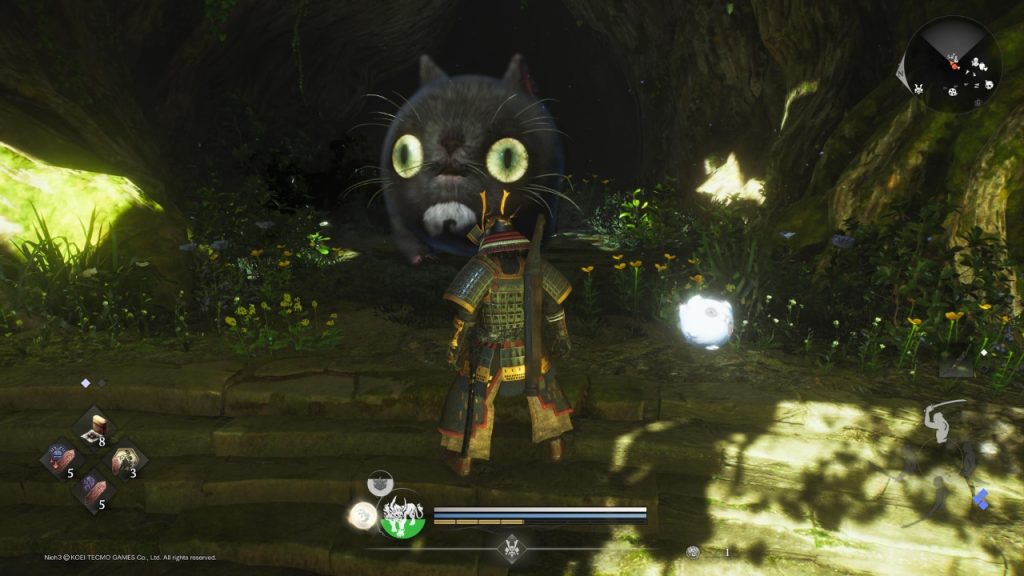Click the samurai helmet style icon
This screenshot has height=576, width=1024.
514,548
